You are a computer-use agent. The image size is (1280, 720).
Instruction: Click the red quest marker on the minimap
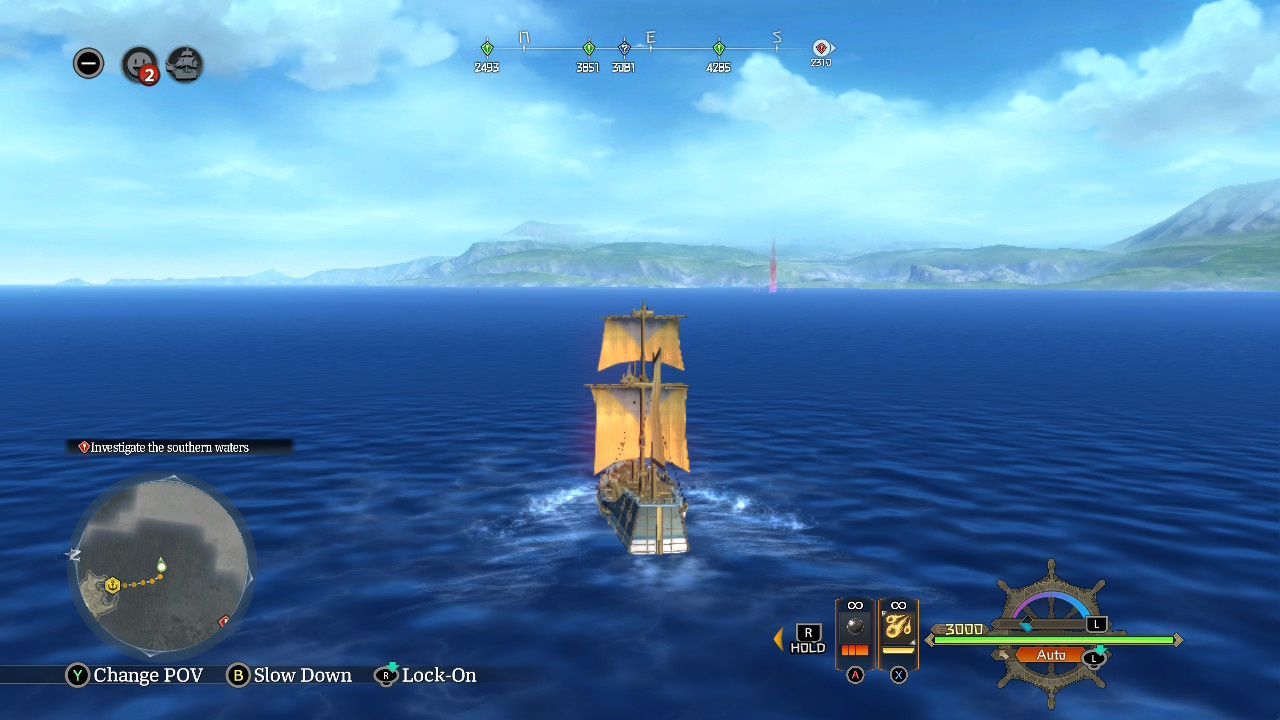pos(224,621)
